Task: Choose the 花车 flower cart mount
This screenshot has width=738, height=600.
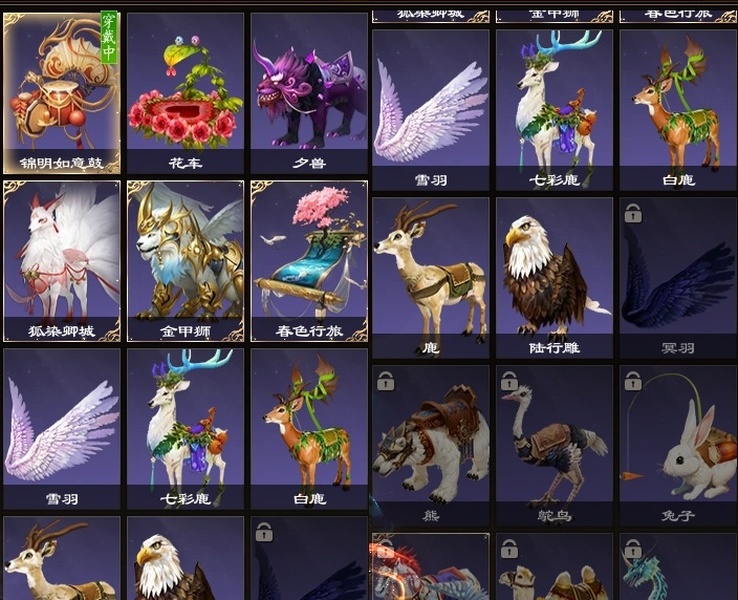Action: pyautogui.click(x=186, y=92)
